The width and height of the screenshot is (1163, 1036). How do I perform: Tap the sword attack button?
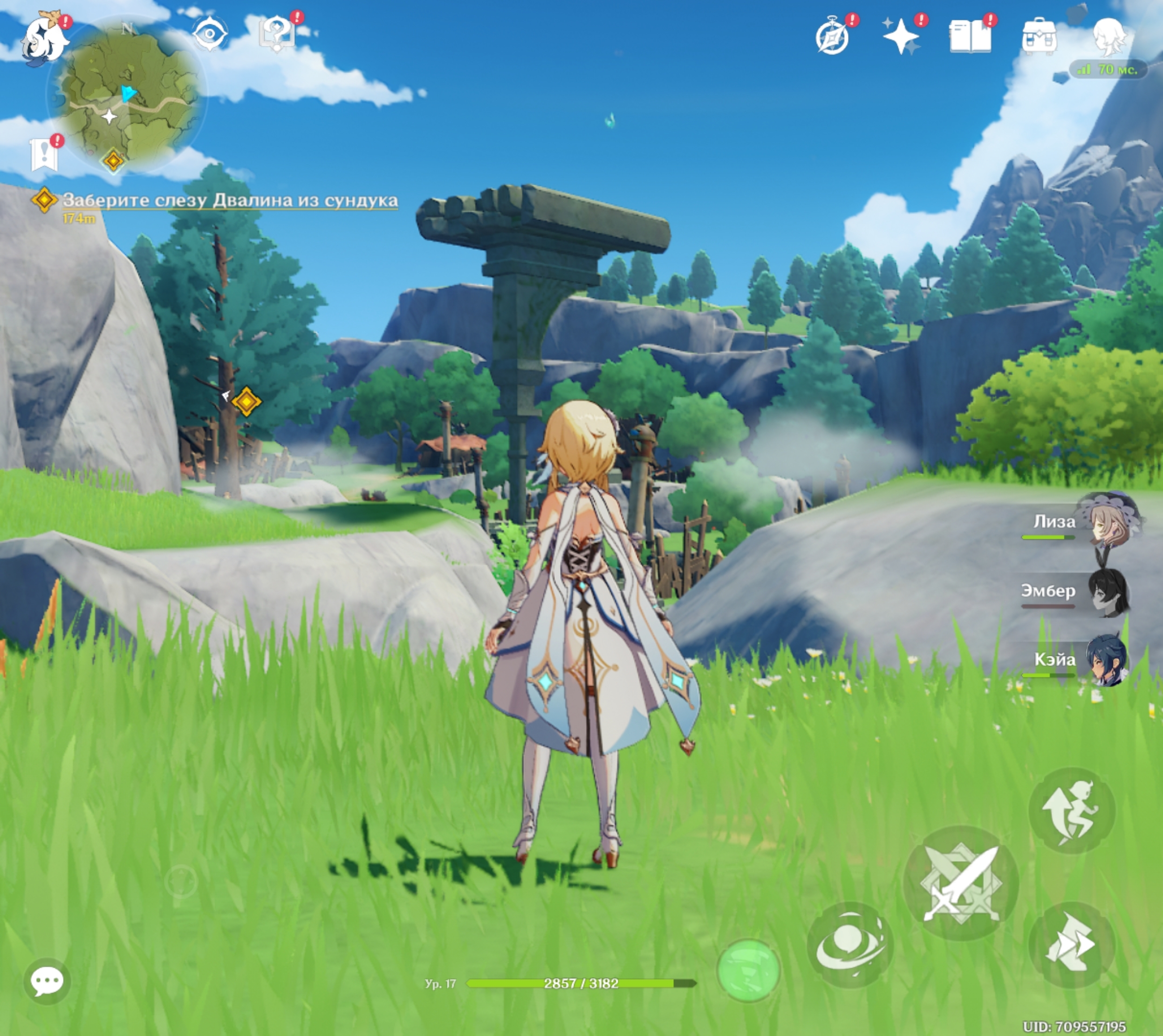(960, 882)
